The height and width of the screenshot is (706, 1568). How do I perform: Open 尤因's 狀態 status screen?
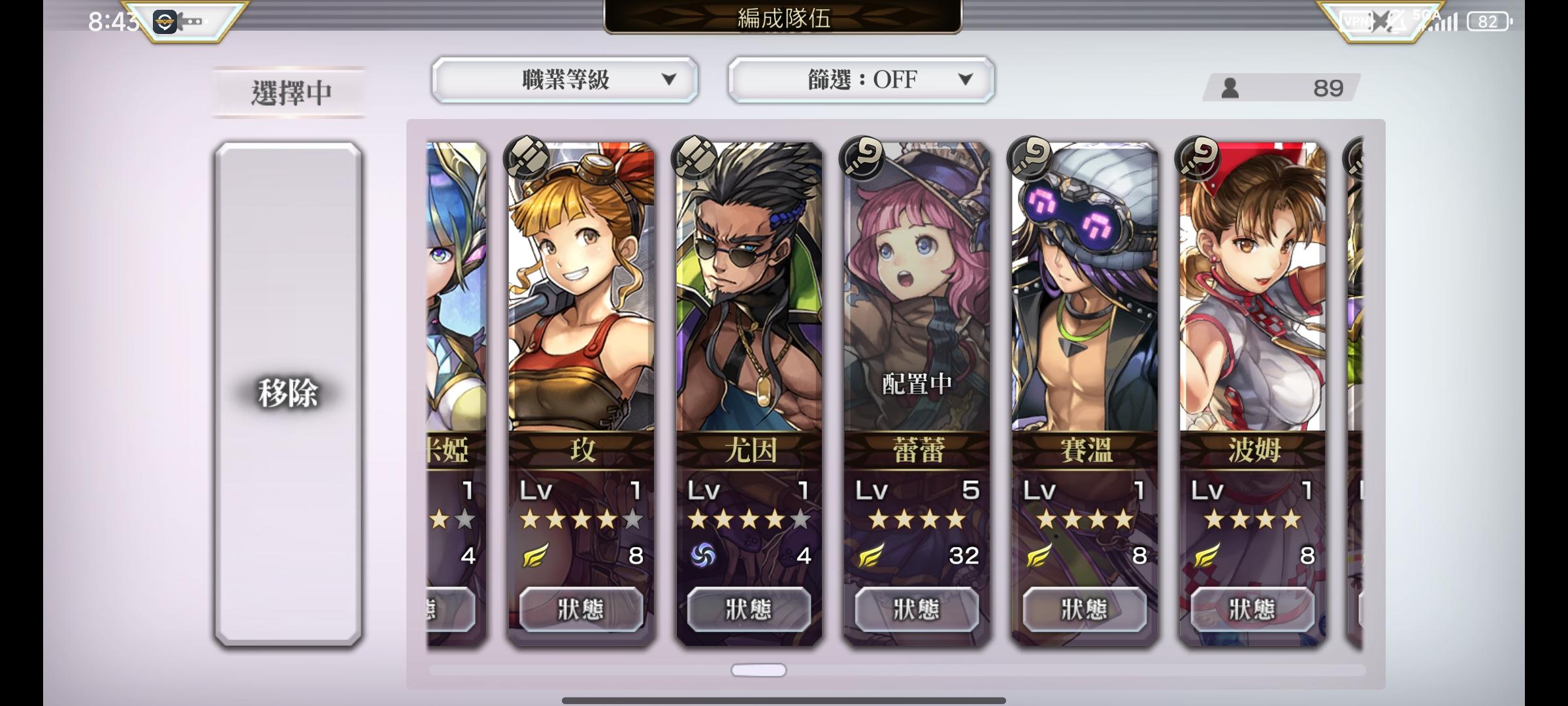point(749,608)
